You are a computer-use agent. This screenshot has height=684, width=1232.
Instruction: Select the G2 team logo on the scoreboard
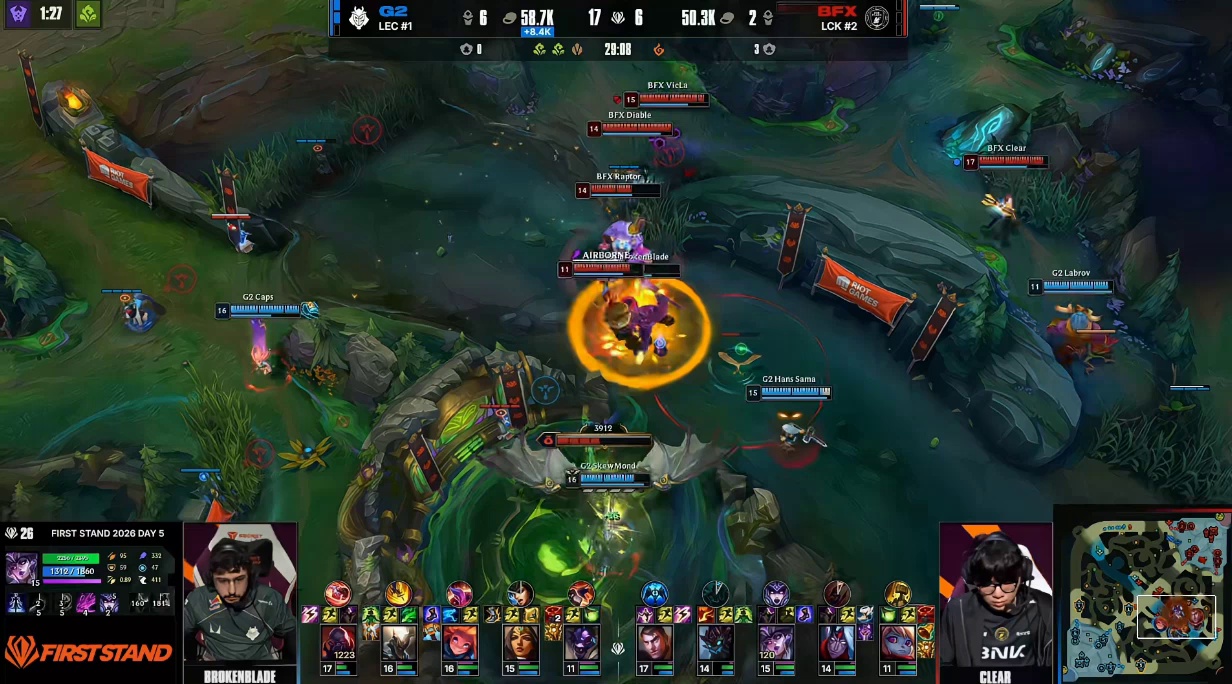point(357,18)
